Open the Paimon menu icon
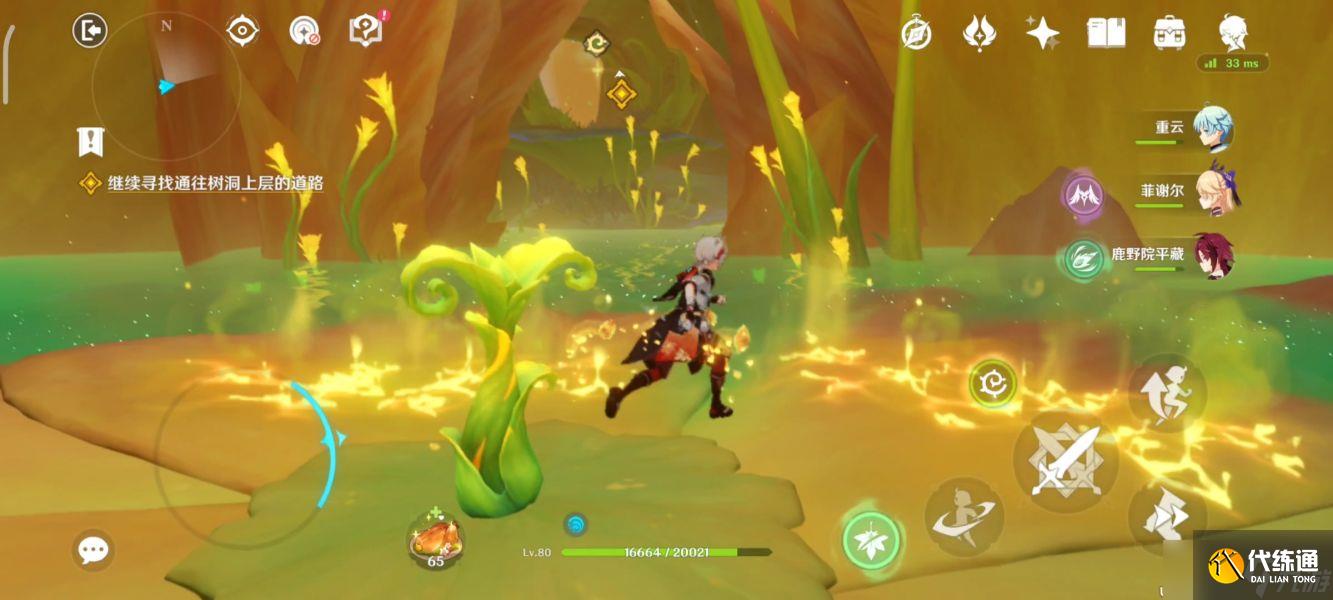Image resolution: width=1333 pixels, height=600 pixels. coord(1233,33)
